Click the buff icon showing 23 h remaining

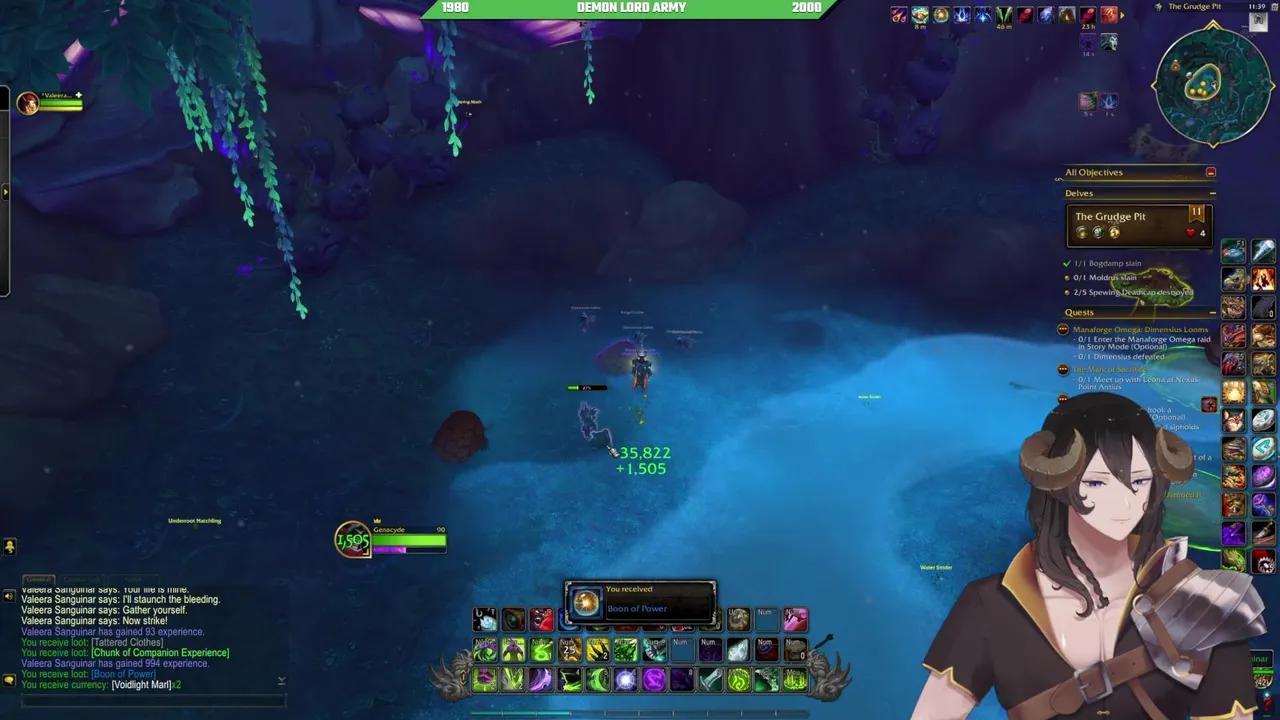[1086, 14]
